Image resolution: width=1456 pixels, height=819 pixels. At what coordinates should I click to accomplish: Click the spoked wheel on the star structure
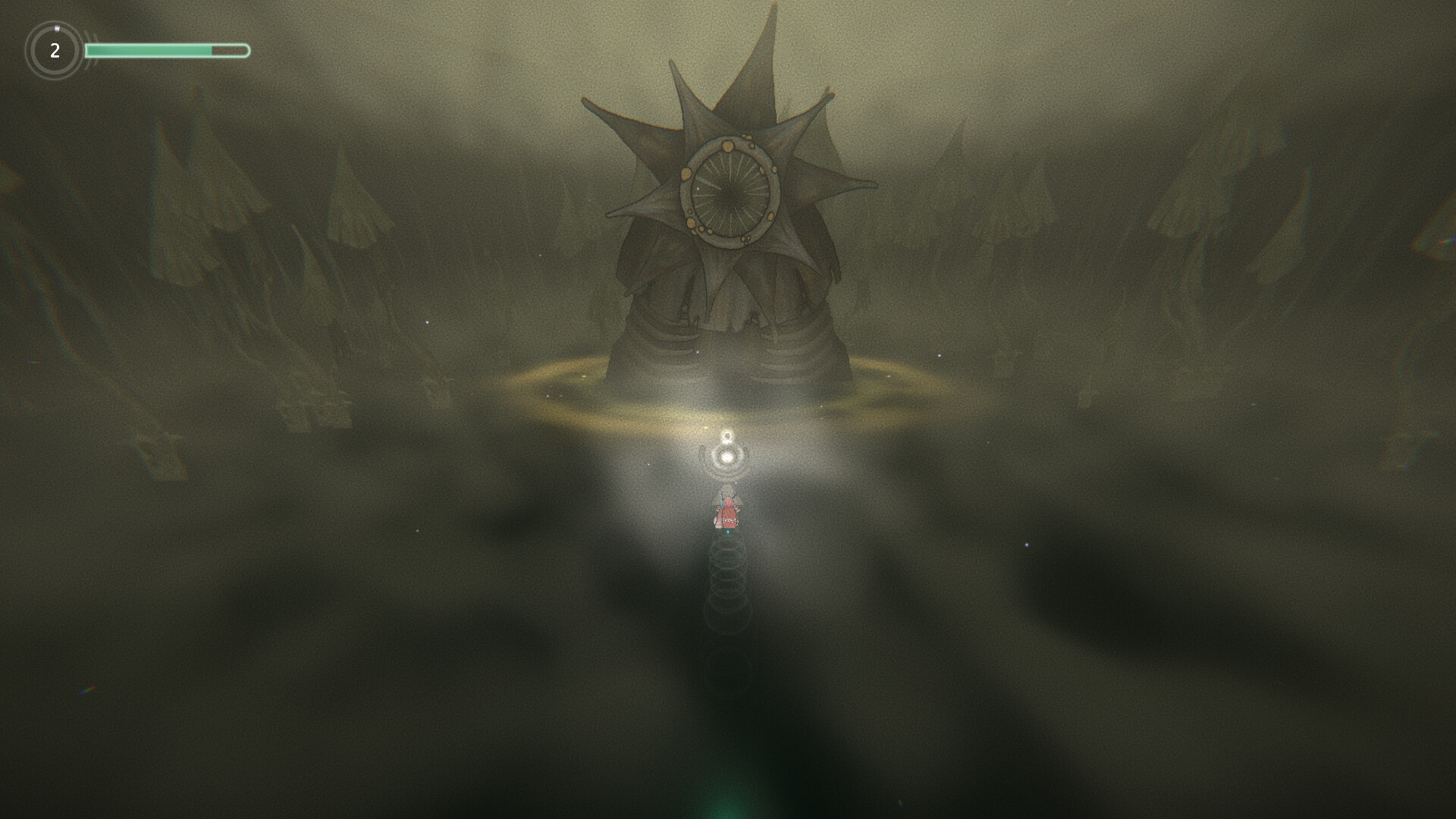click(x=730, y=190)
